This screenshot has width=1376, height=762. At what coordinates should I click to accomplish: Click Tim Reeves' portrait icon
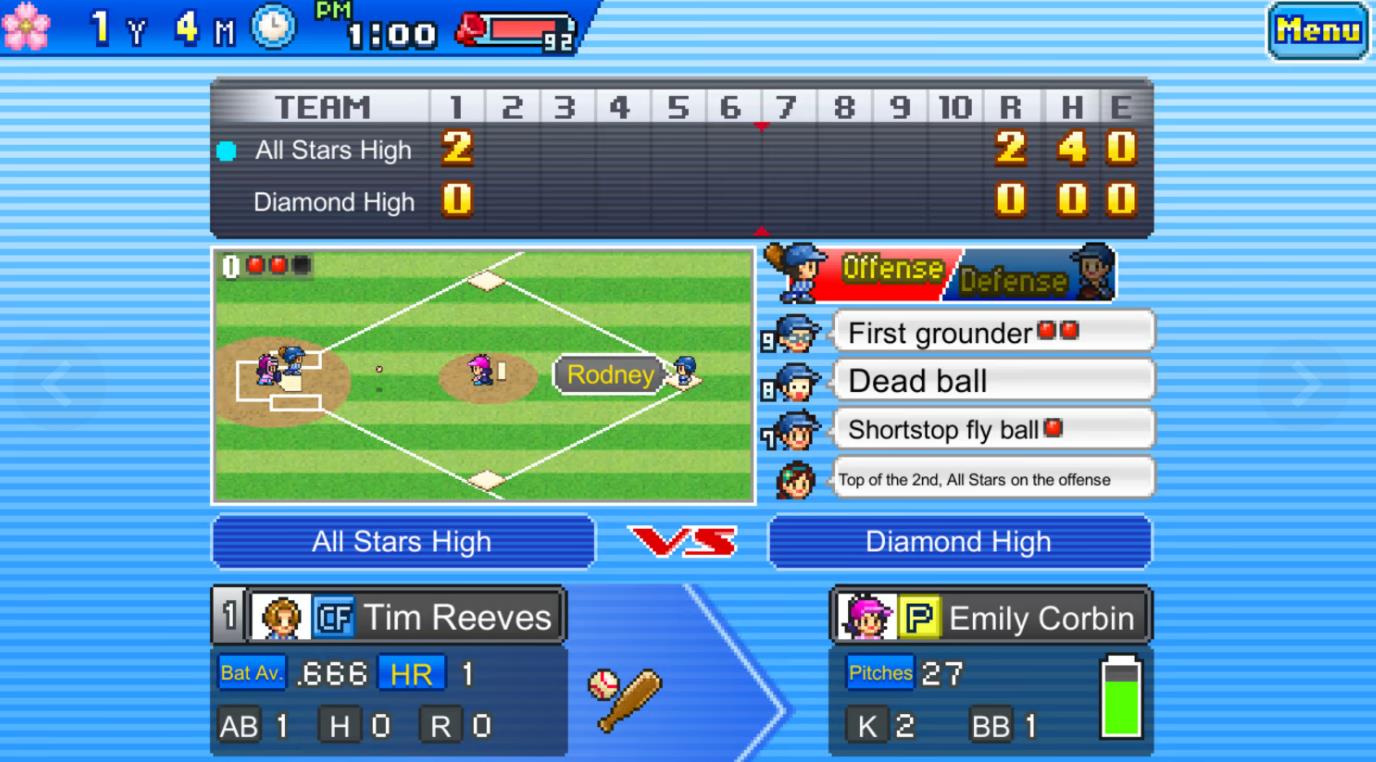pyautogui.click(x=283, y=616)
